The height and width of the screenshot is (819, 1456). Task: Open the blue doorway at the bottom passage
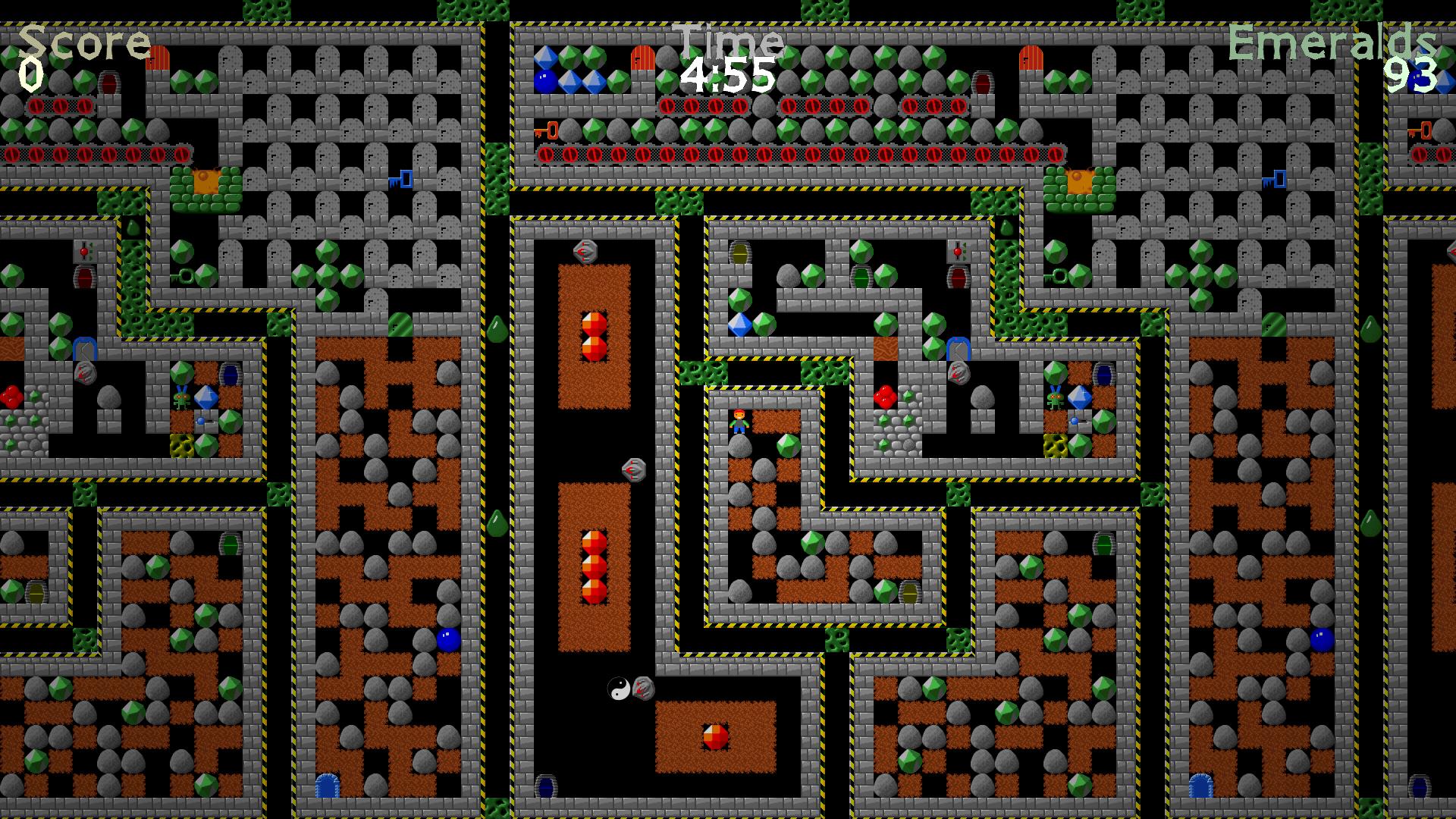[546, 786]
